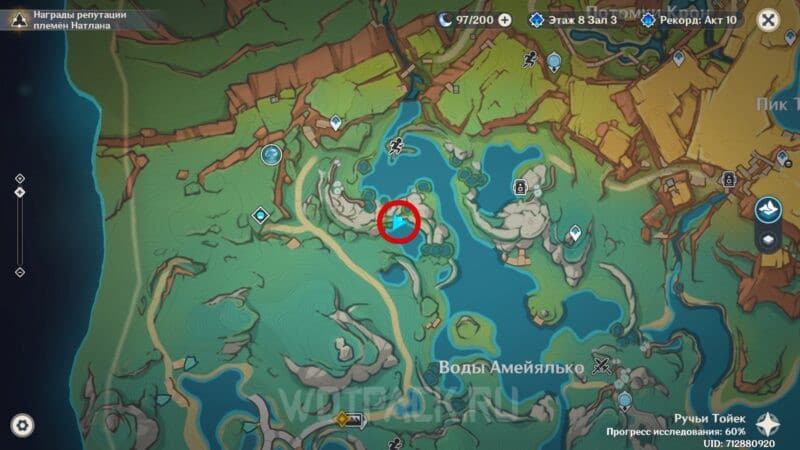Select the diamond-shaped marker west of the lake

click(261, 213)
